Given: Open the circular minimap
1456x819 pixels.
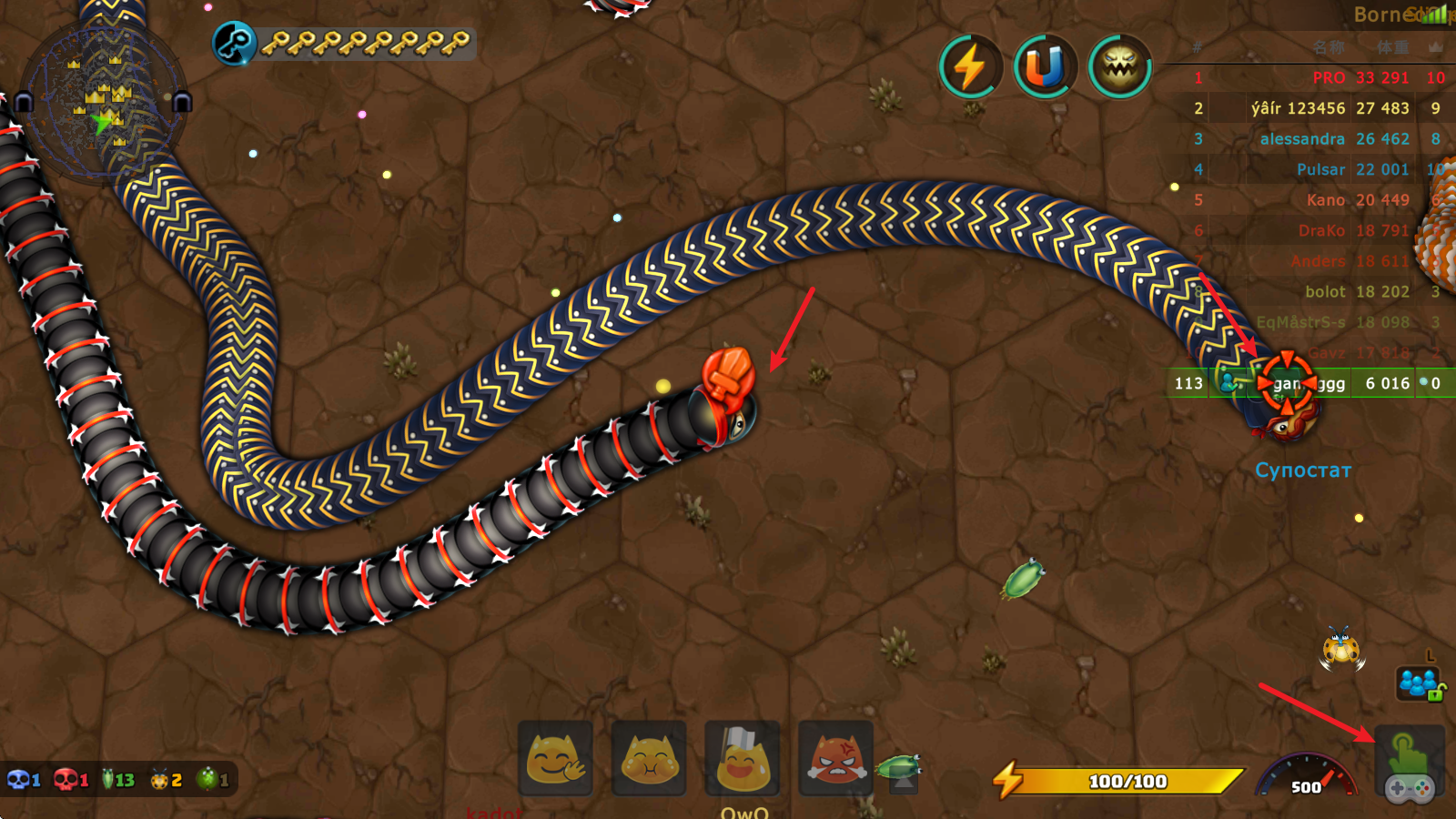Looking at the screenshot, I should pos(102,102).
